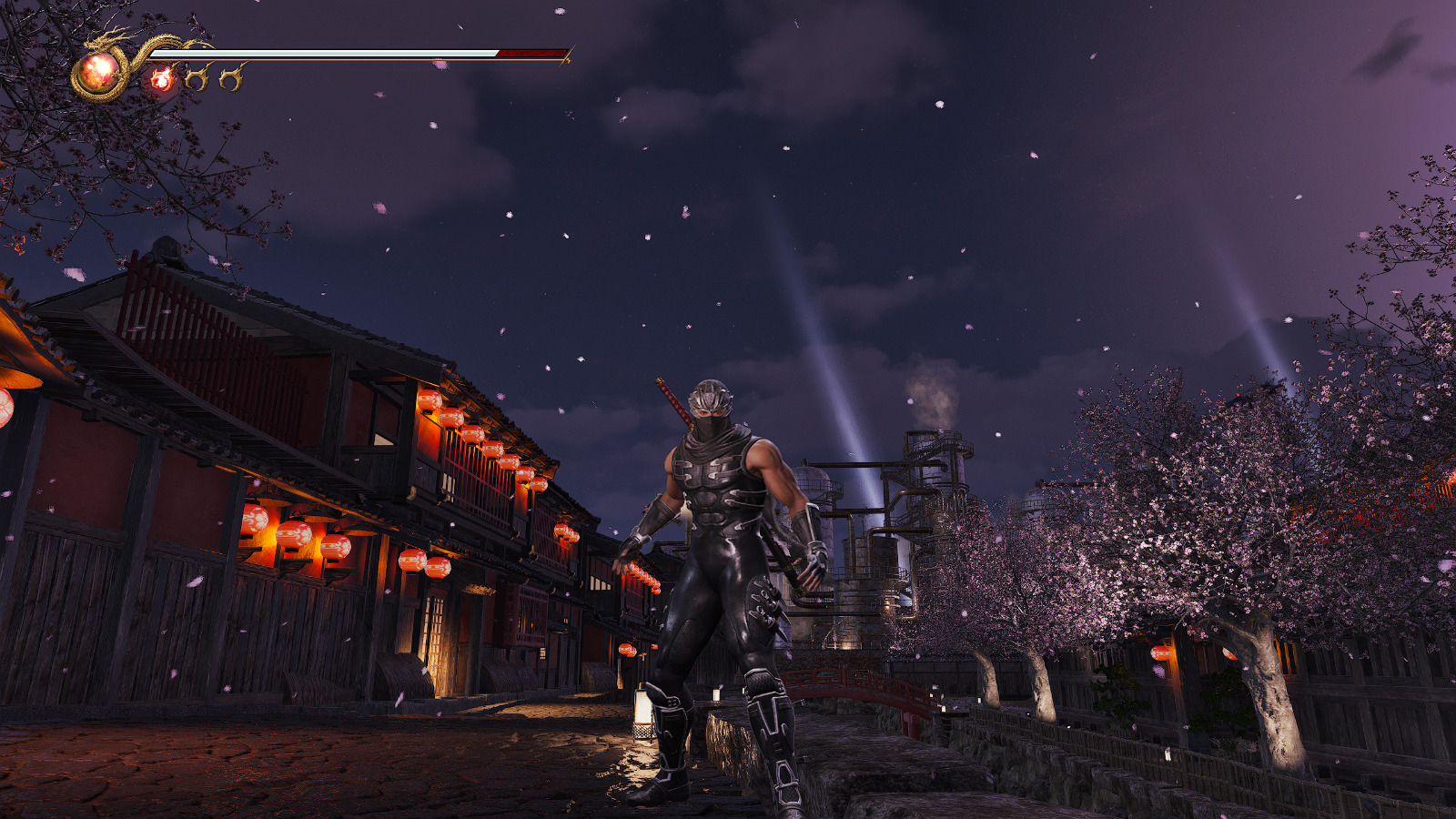Select the glowing red Ninpo orb icon
This screenshot has height=819, width=1456.
click(164, 78)
